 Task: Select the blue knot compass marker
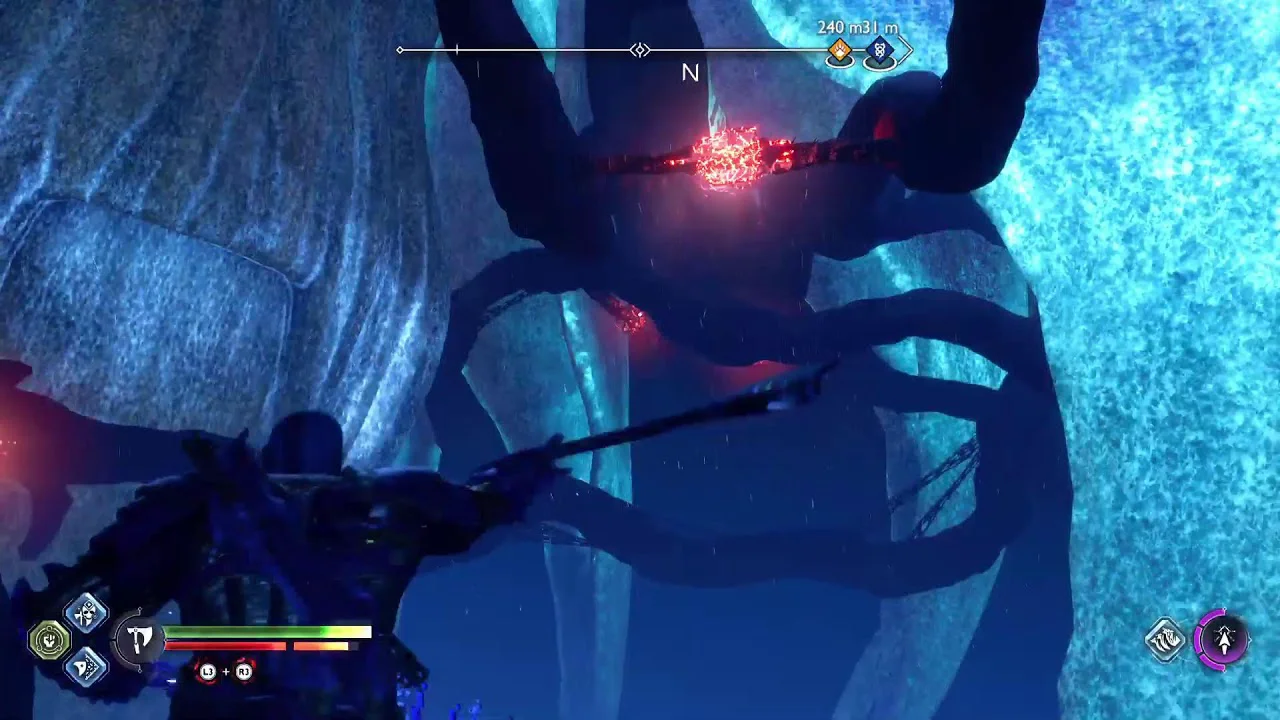(x=879, y=51)
